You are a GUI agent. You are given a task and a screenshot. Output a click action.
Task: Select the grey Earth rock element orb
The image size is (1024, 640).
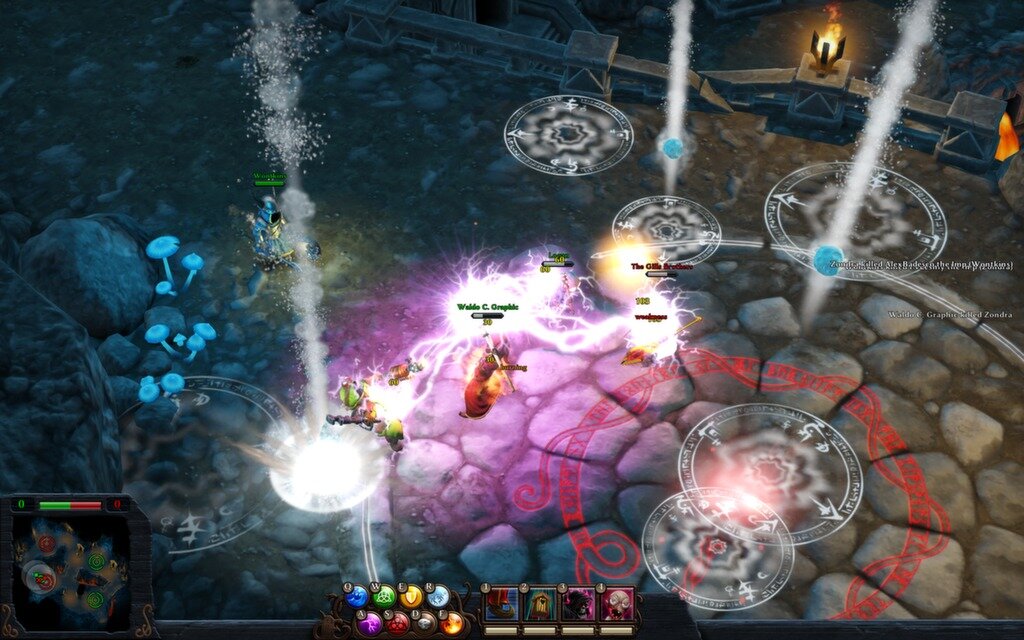pos(424,622)
